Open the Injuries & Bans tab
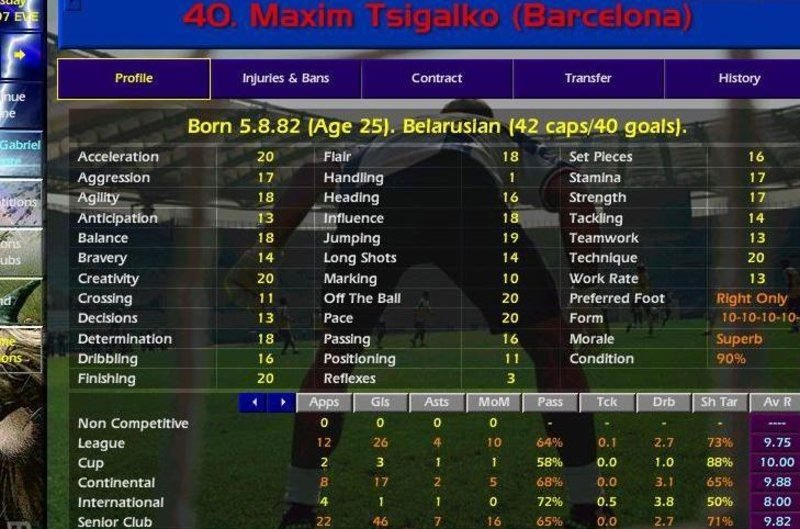 tap(285, 78)
